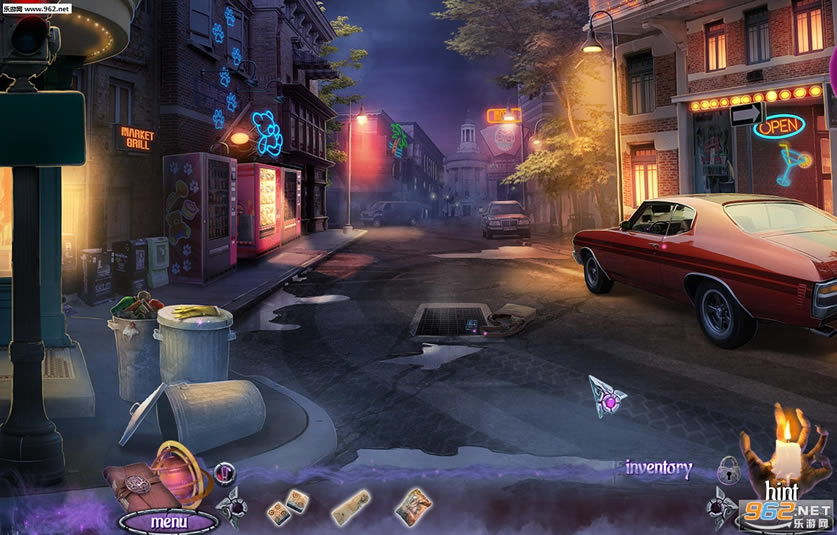Click the inventory label
Image resolution: width=837 pixels, height=535 pixels.
click(658, 467)
